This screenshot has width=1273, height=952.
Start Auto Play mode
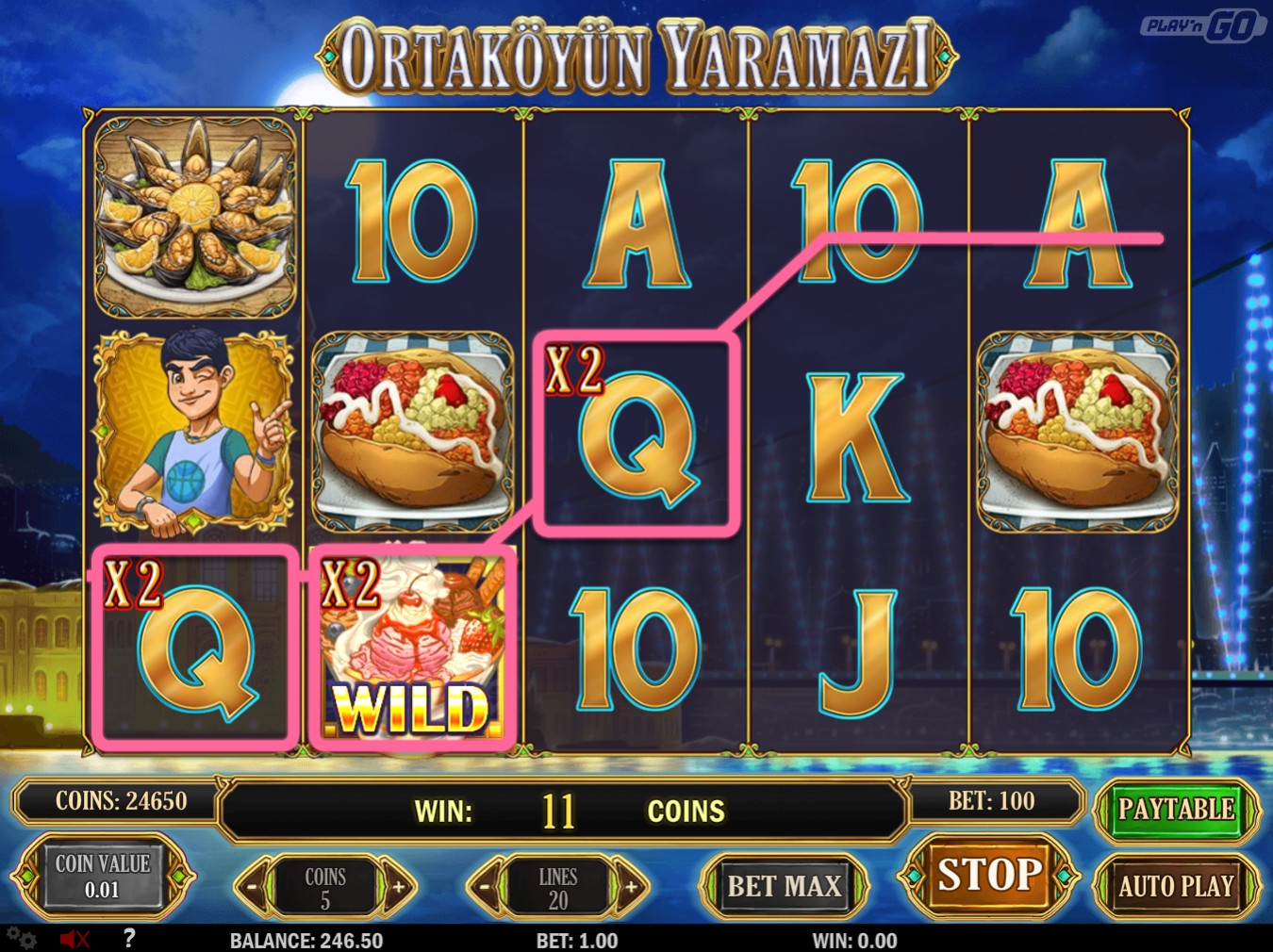tap(1176, 886)
